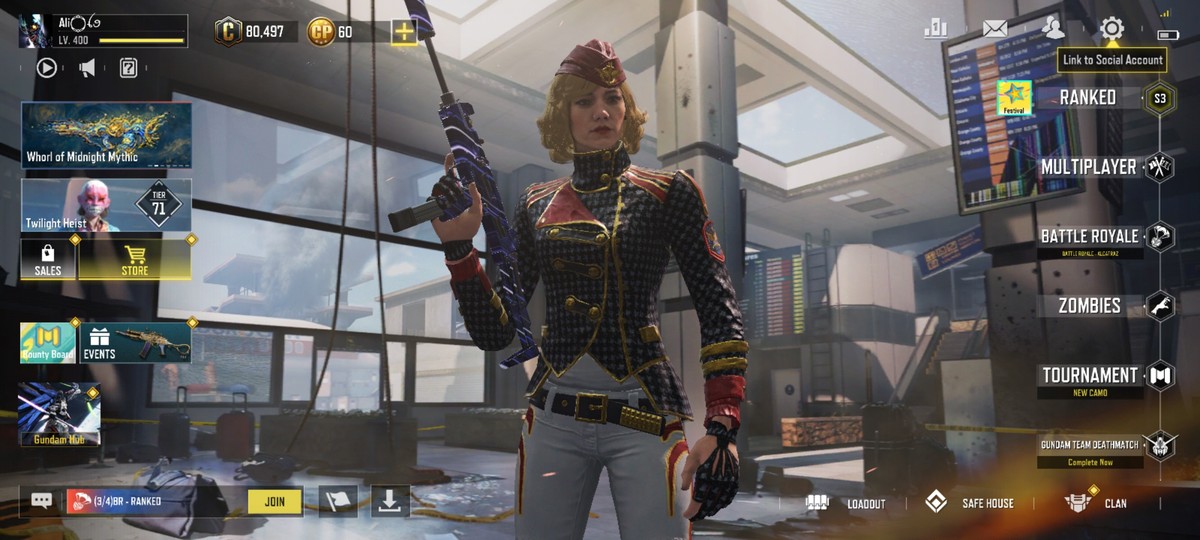Image resolution: width=1200 pixels, height=540 pixels.
Task: Show the leaderboard bar chart icon
Action: [936, 28]
